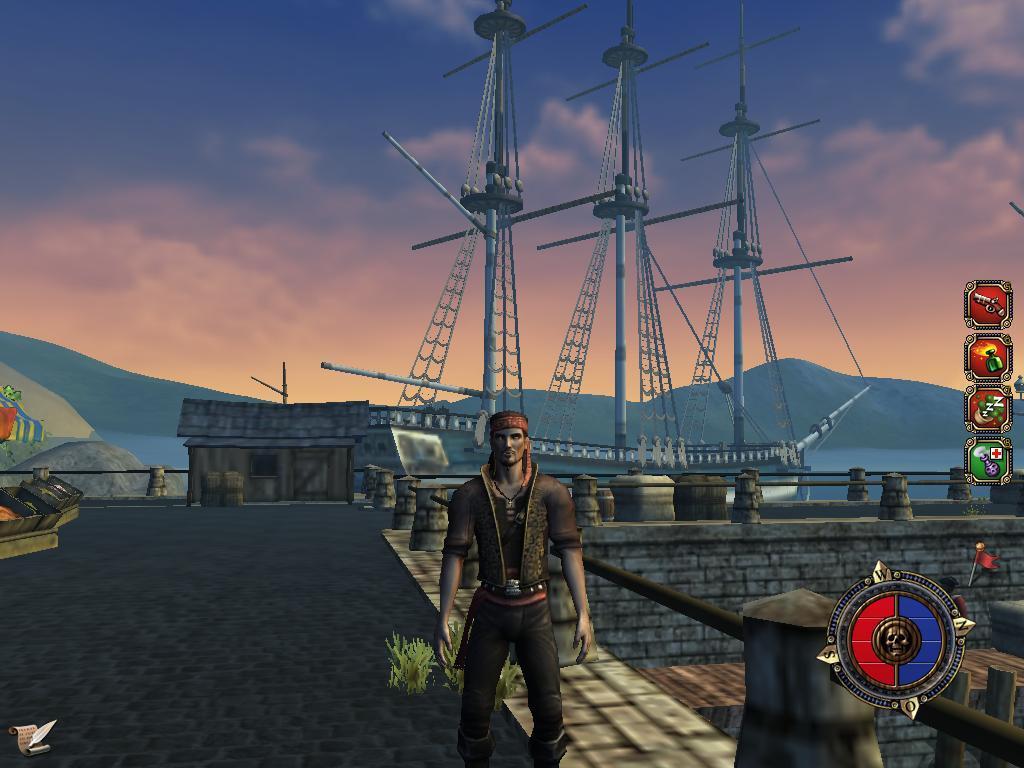Activate the green flaming bottle grenade icon
This screenshot has width=1024, height=768.
(x=988, y=357)
